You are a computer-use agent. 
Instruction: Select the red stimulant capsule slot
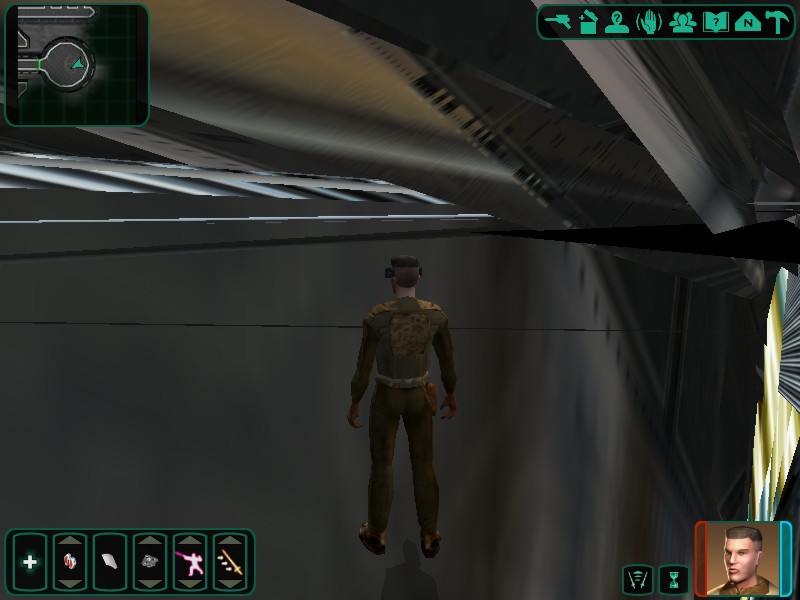(x=70, y=562)
